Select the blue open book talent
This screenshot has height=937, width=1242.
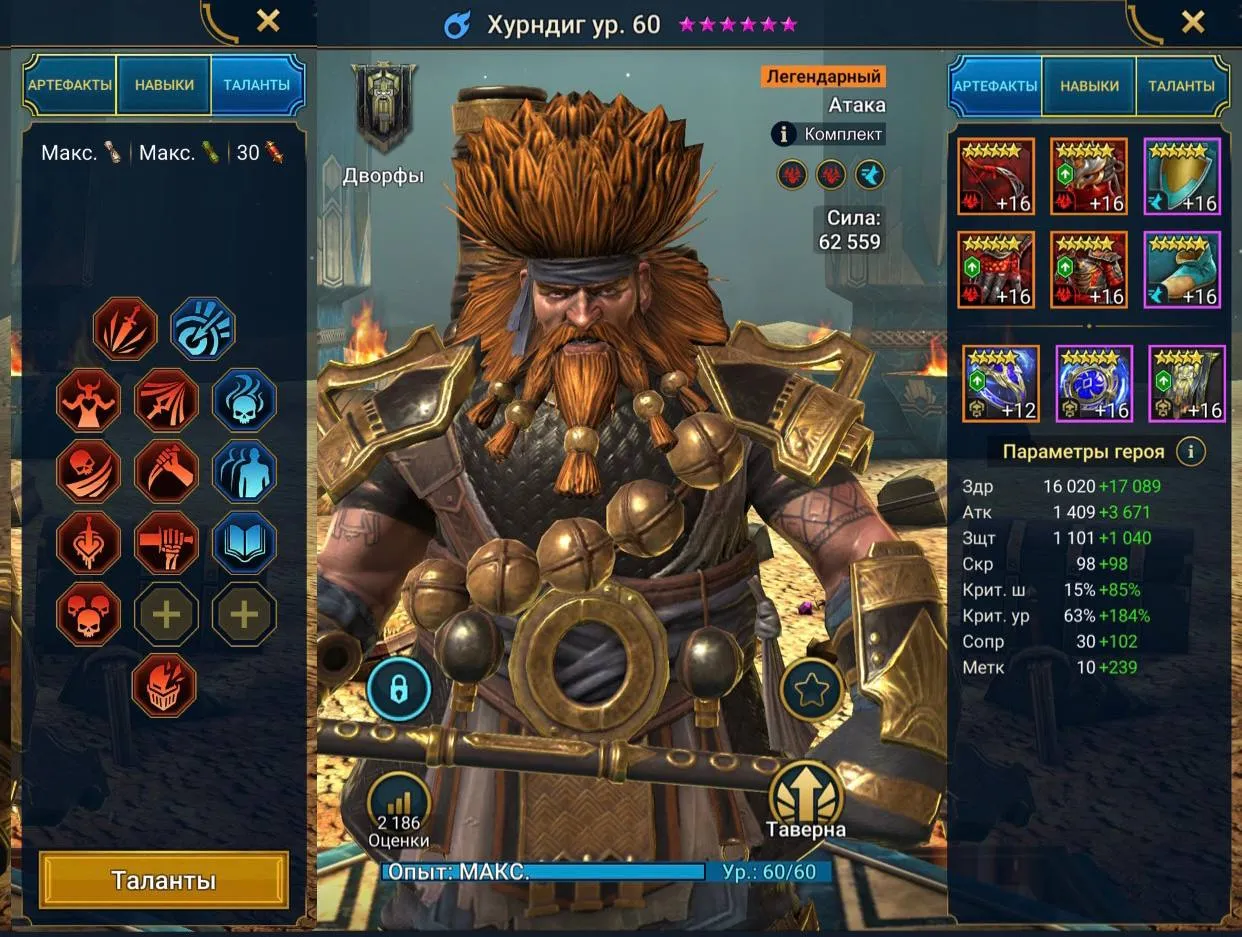(244, 543)
